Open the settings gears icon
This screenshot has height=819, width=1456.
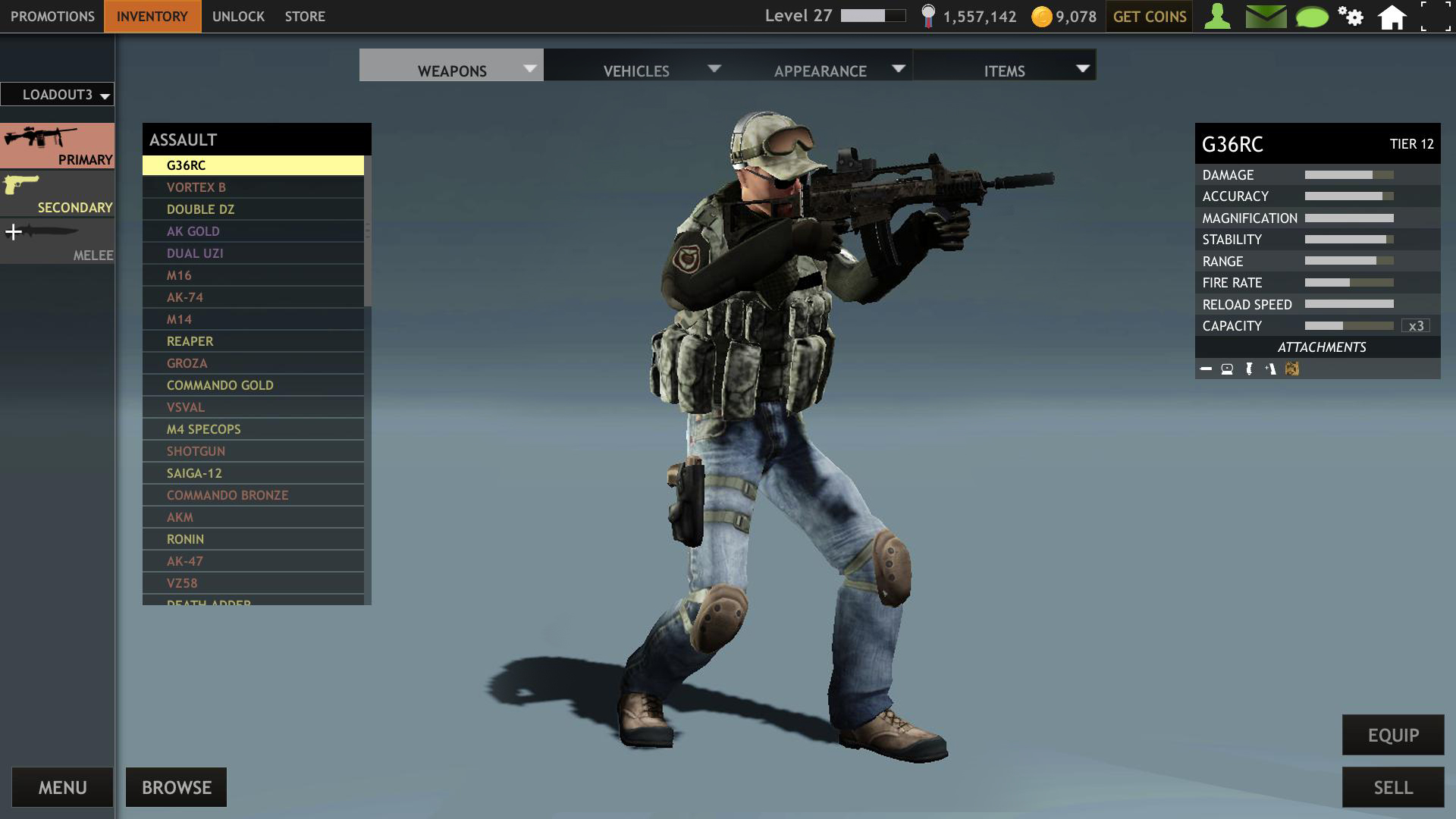(x=1352, y=16)
